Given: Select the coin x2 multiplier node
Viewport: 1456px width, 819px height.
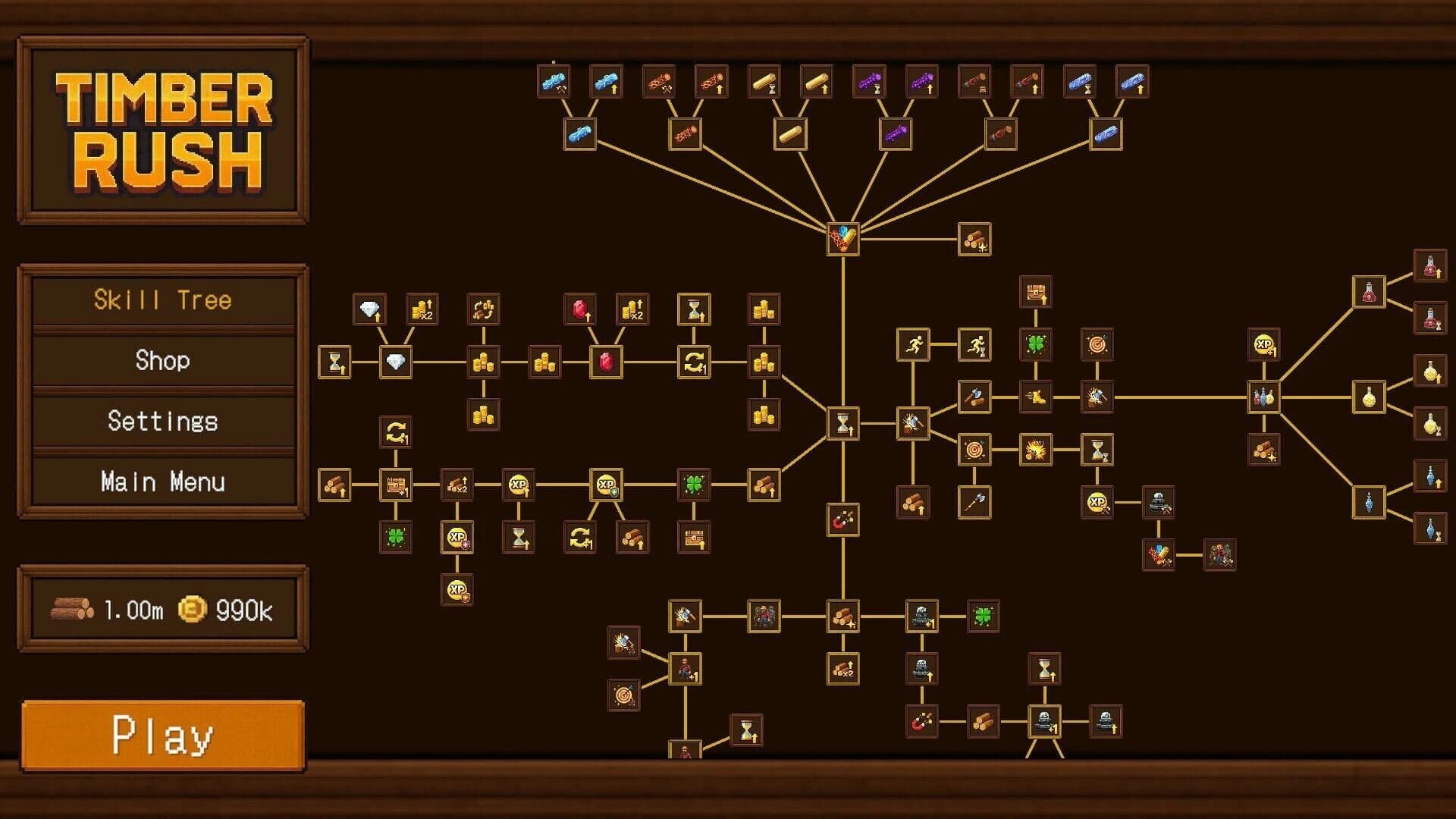Looking at the screenshot, I should pyautogui.click(x=422, y=309).
